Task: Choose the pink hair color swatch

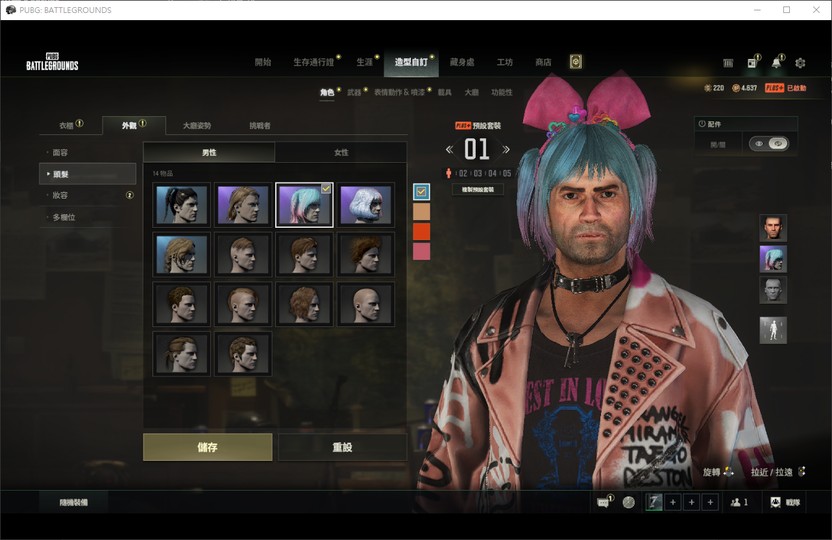Action: pyautogui.click(x=421, y=251)
